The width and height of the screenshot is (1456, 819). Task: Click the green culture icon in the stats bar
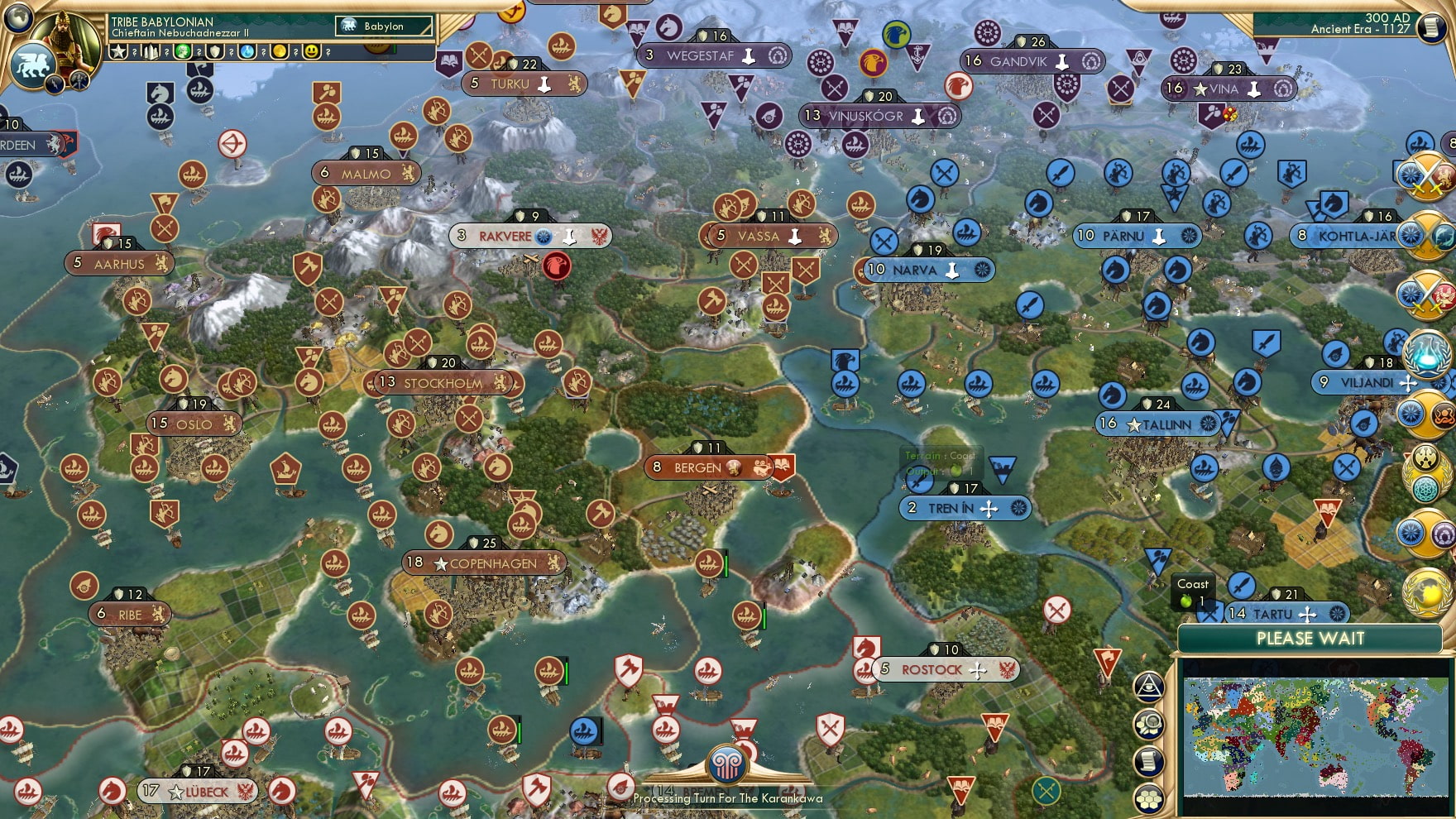[x=184, y=51]
